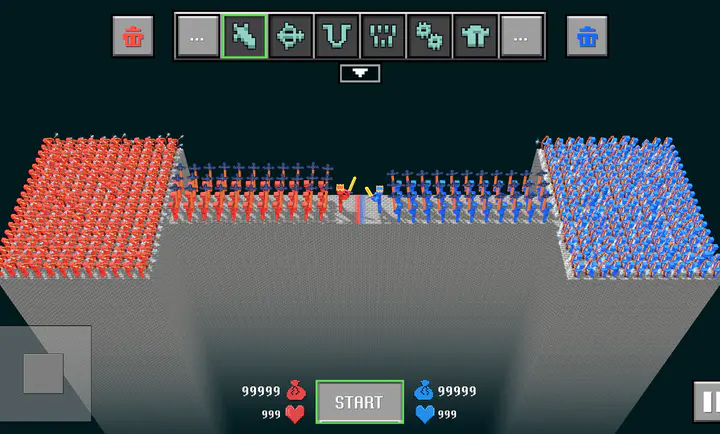The height and width of the screenshot is (434, 720).
Task: Select the sword unit category
Action: click(x=244, y=37)
